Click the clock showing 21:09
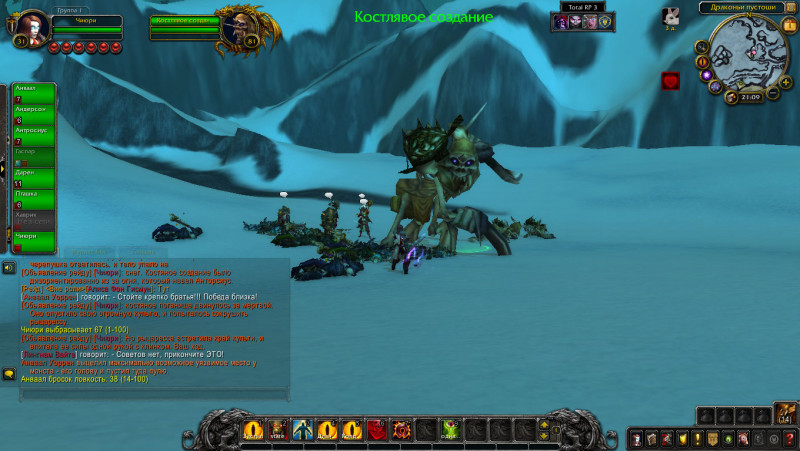 point(750,97)
